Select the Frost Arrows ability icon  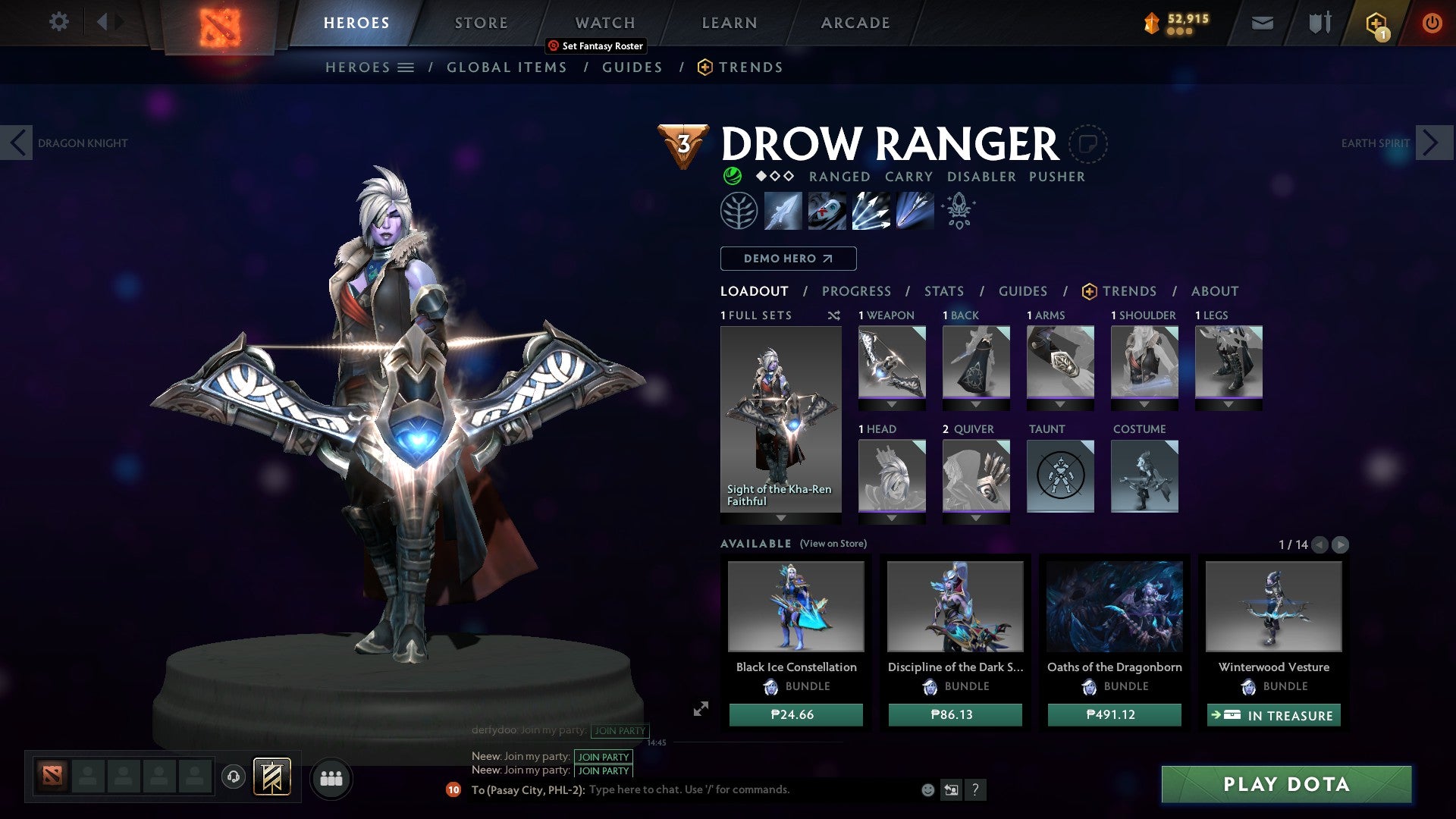(783, 212)
